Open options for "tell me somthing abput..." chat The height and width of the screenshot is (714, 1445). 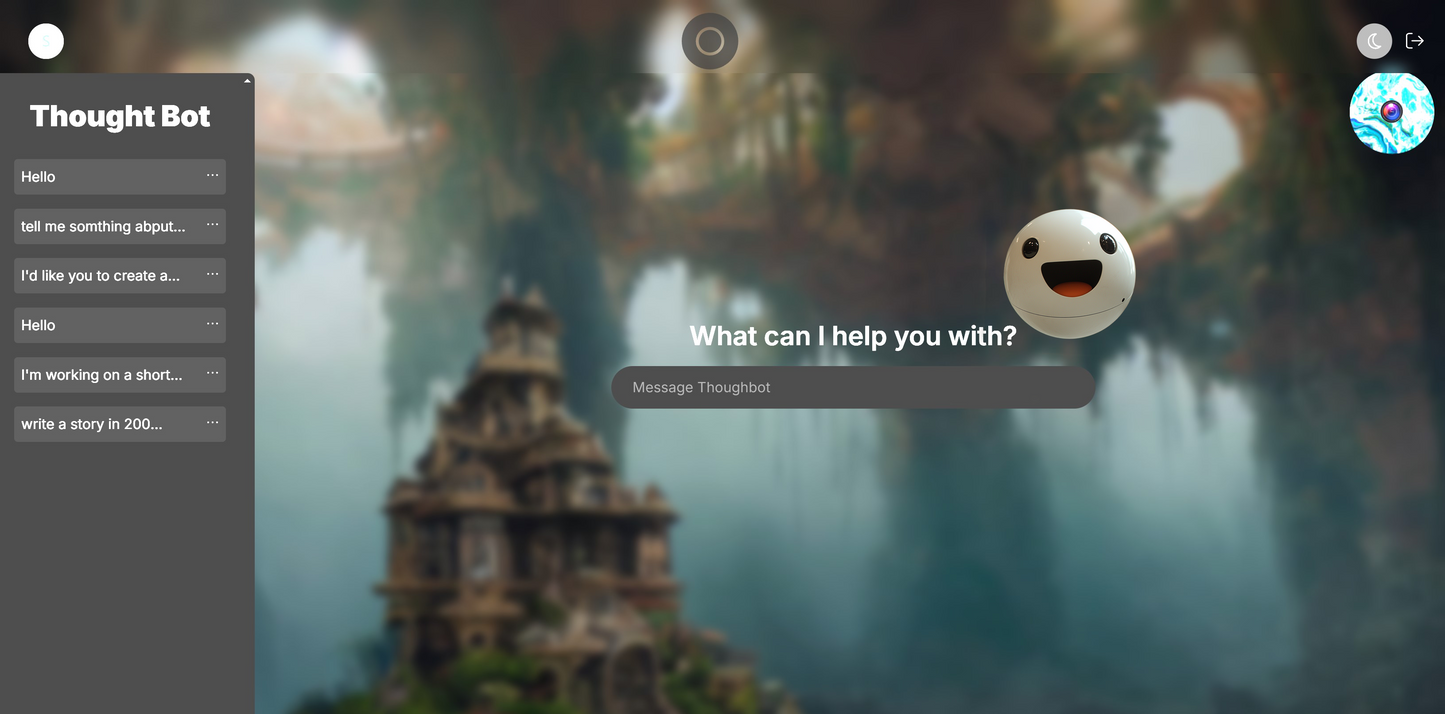212,225
